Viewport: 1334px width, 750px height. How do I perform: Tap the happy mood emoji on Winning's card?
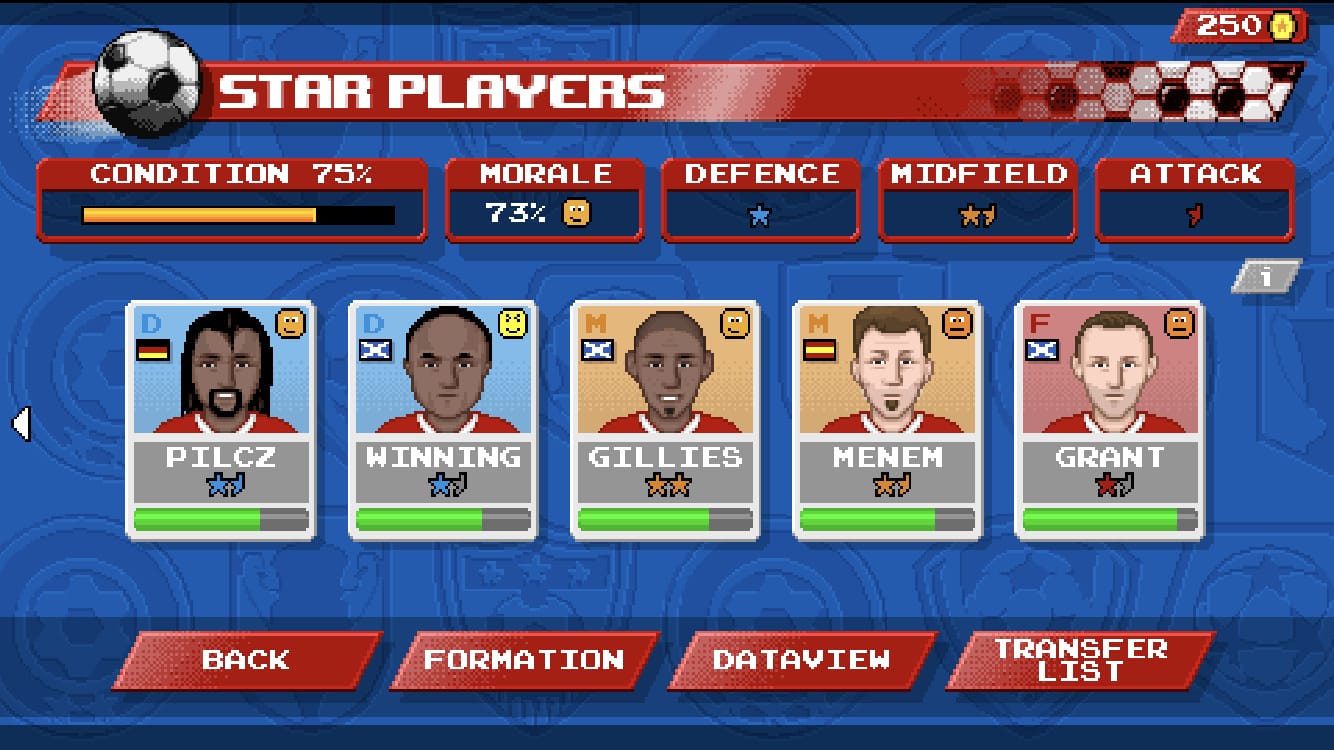[x=512, y=320]
